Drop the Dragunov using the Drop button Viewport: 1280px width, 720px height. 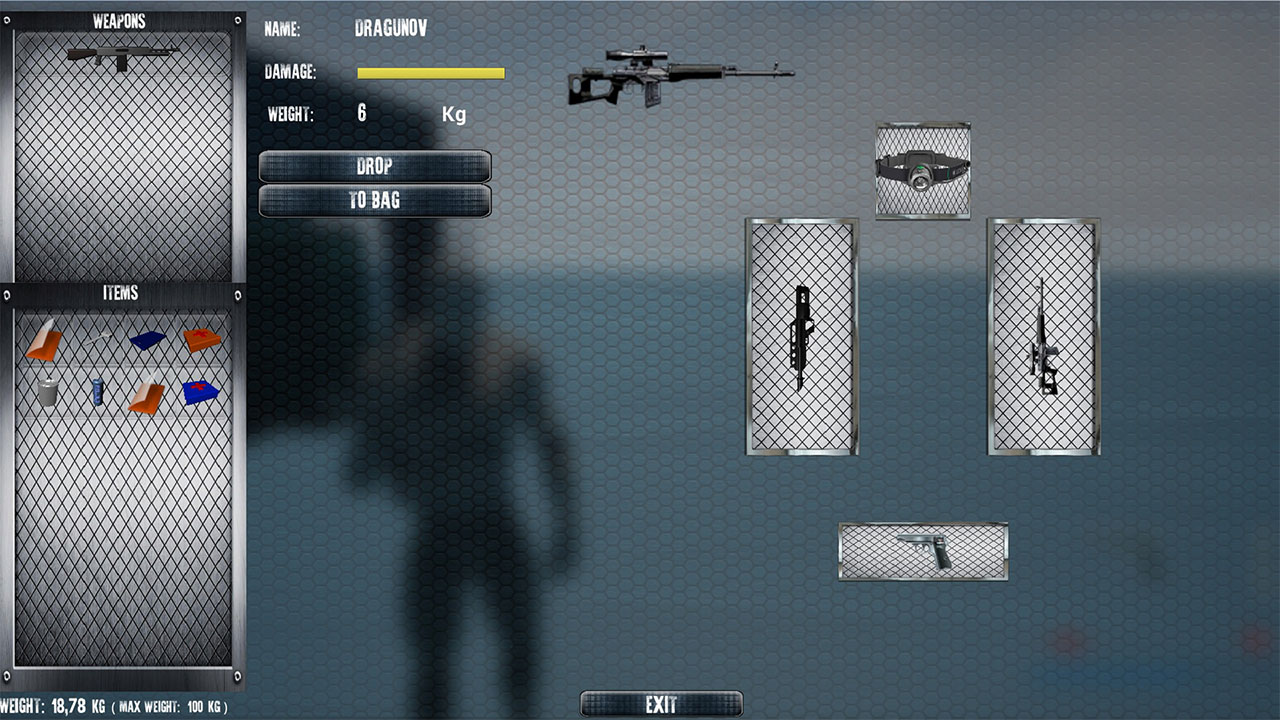coord(374,166)
